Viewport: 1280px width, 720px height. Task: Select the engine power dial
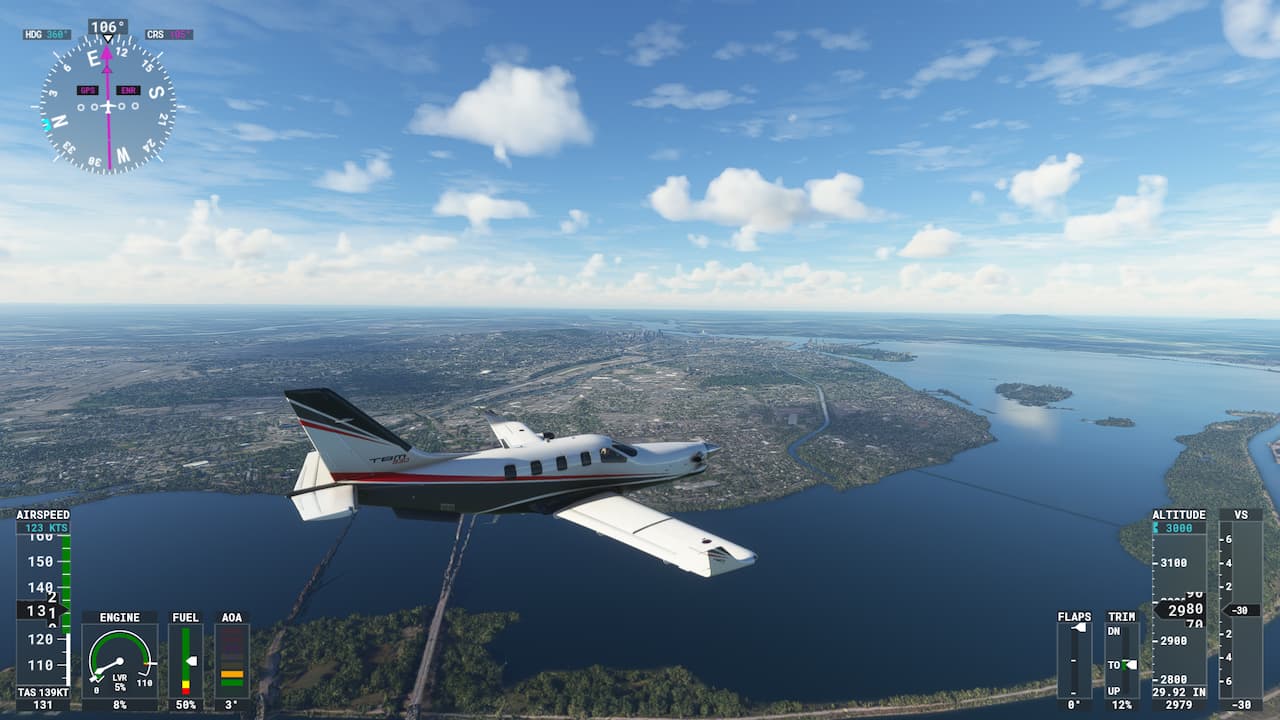pyautogui.click(x=120, y=661)
